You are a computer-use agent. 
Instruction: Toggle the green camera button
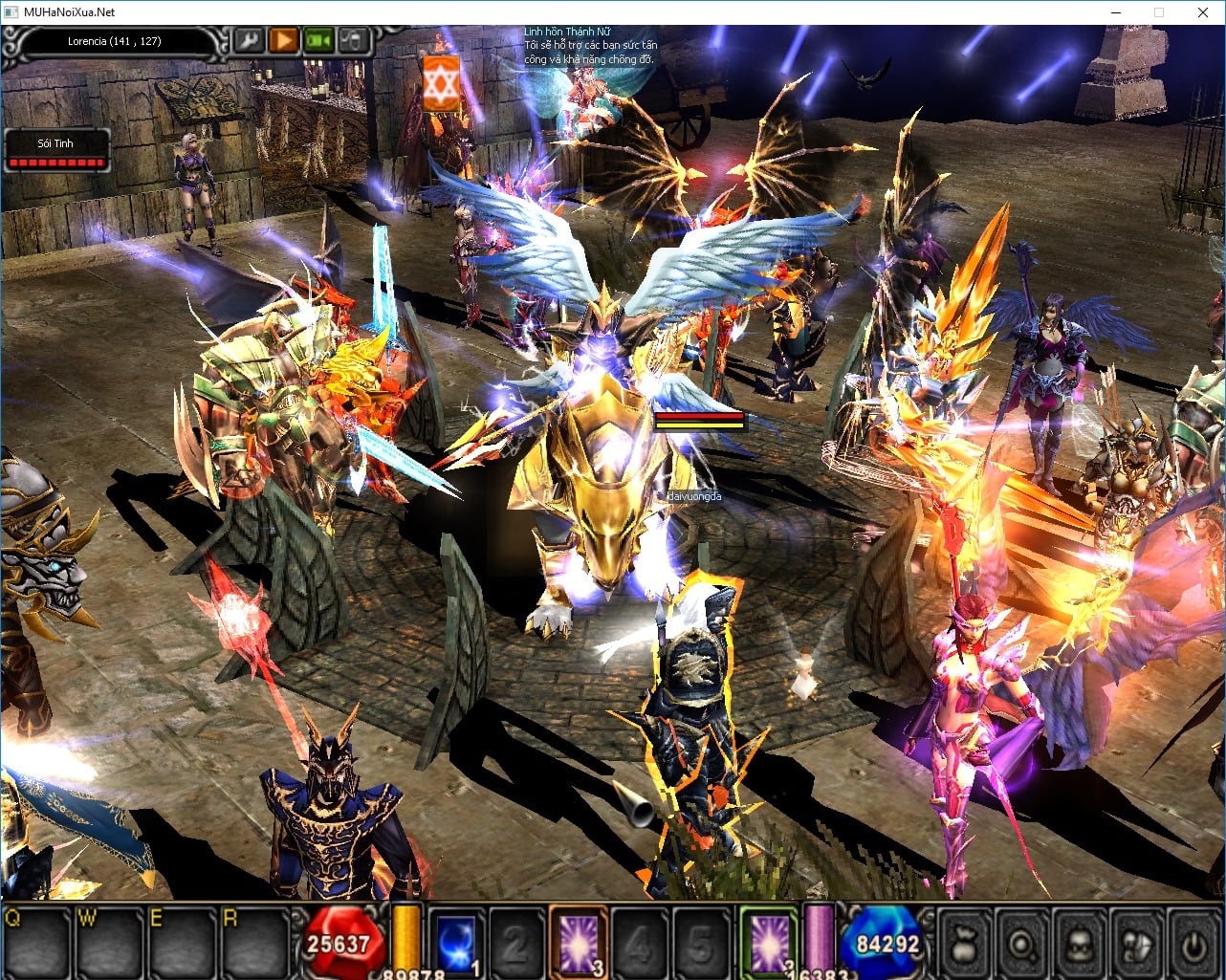point(317,41)
